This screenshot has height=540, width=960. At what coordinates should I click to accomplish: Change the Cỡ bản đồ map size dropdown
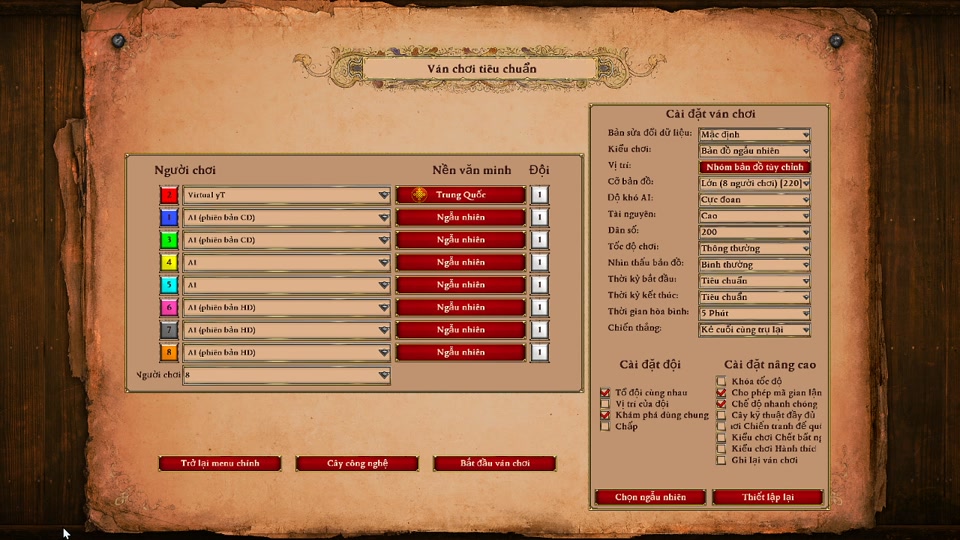pos(754,183)
